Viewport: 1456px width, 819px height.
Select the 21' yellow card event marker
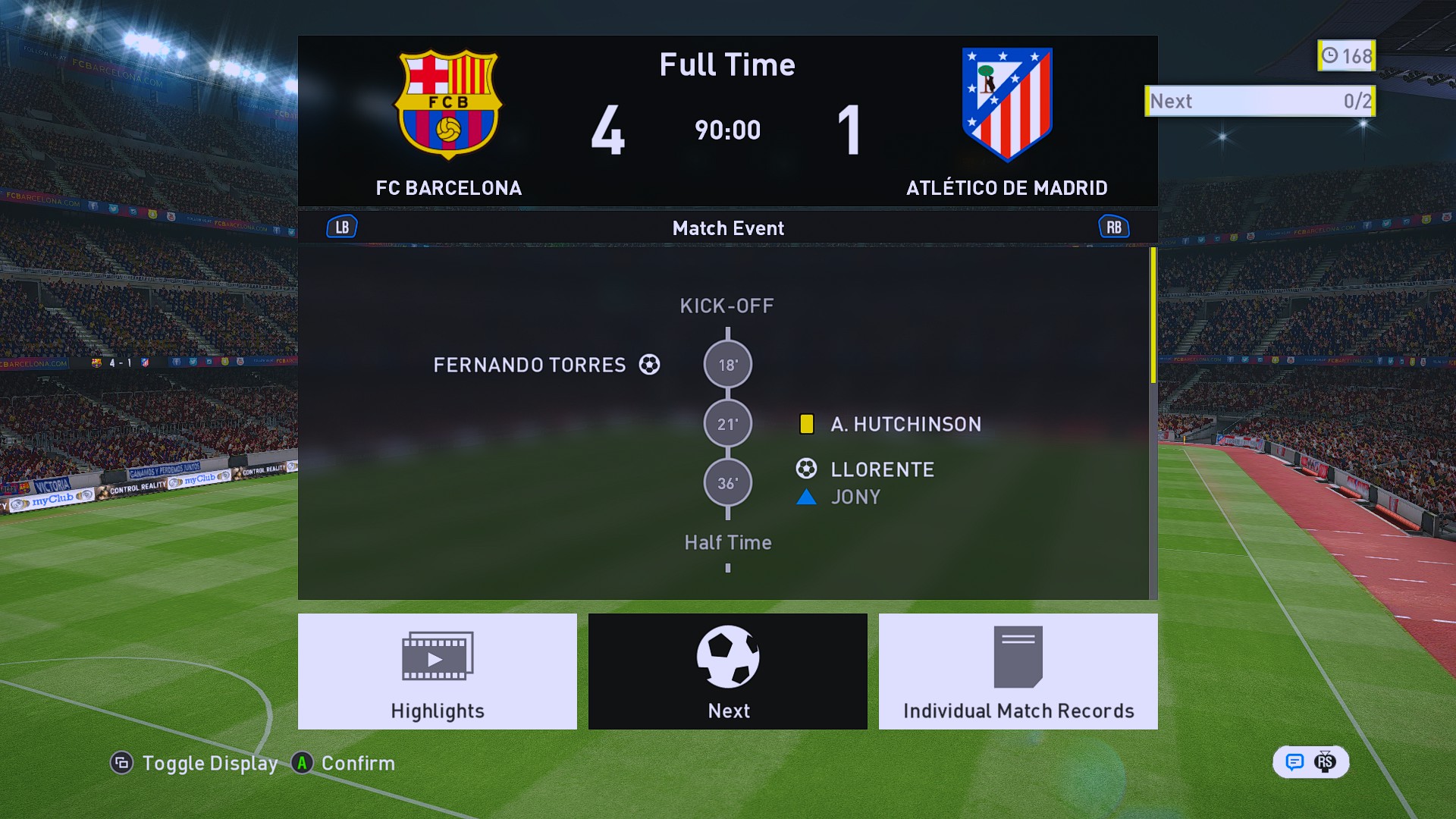tap(727, 424)
